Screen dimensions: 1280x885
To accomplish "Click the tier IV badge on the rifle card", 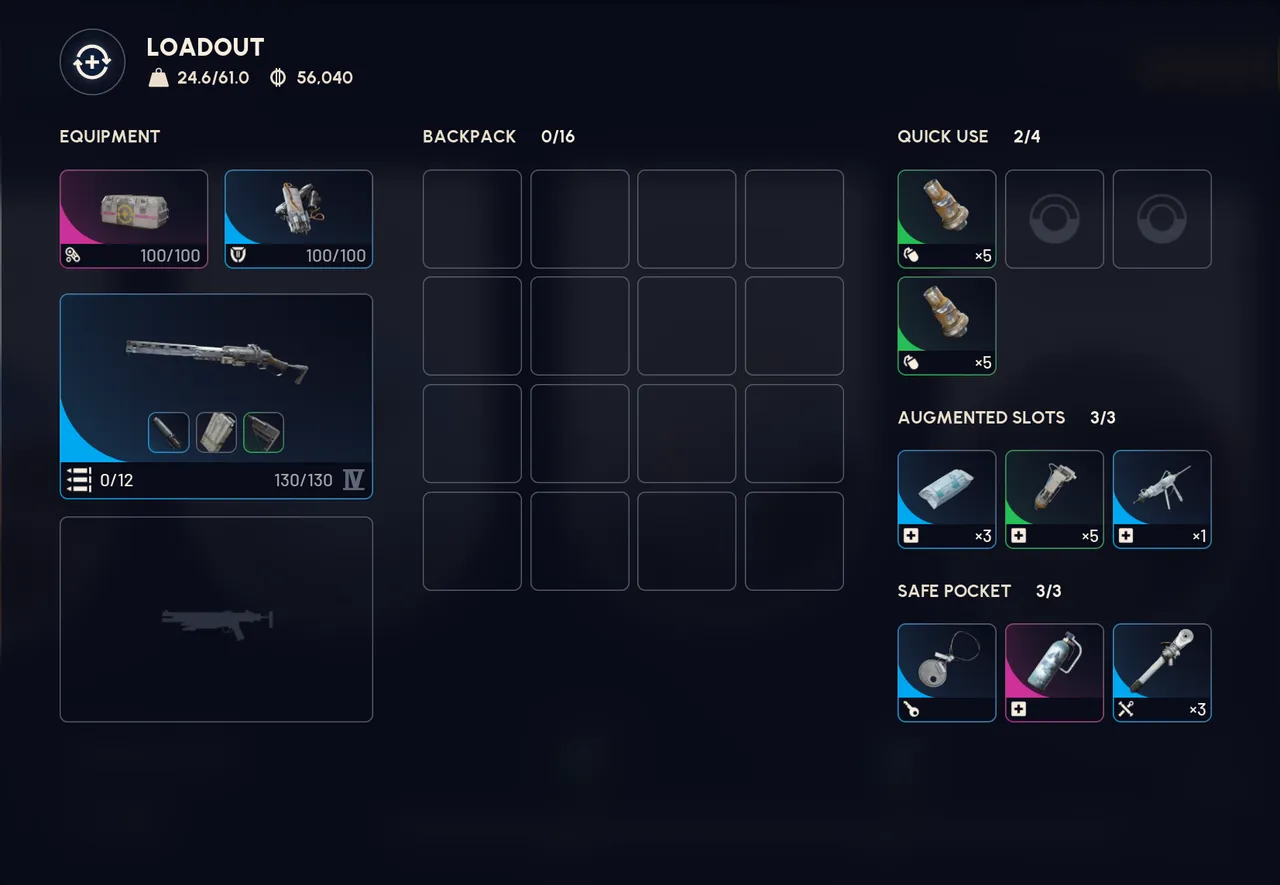I will point(352,480).
